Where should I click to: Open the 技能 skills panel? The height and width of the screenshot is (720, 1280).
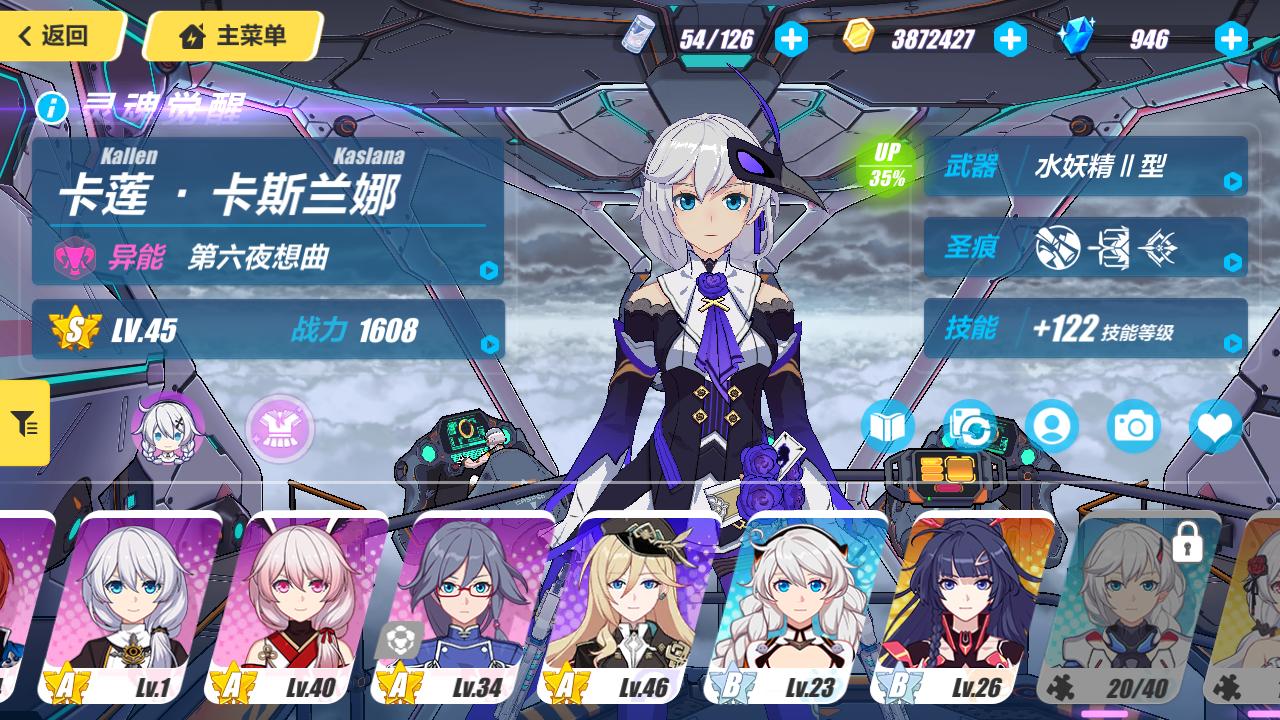(x=1085, y=328)
